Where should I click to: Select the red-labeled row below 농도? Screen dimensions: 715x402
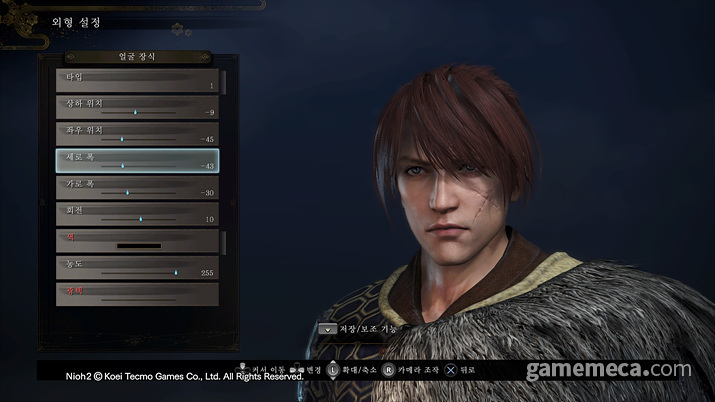click(x=137, y=293)
